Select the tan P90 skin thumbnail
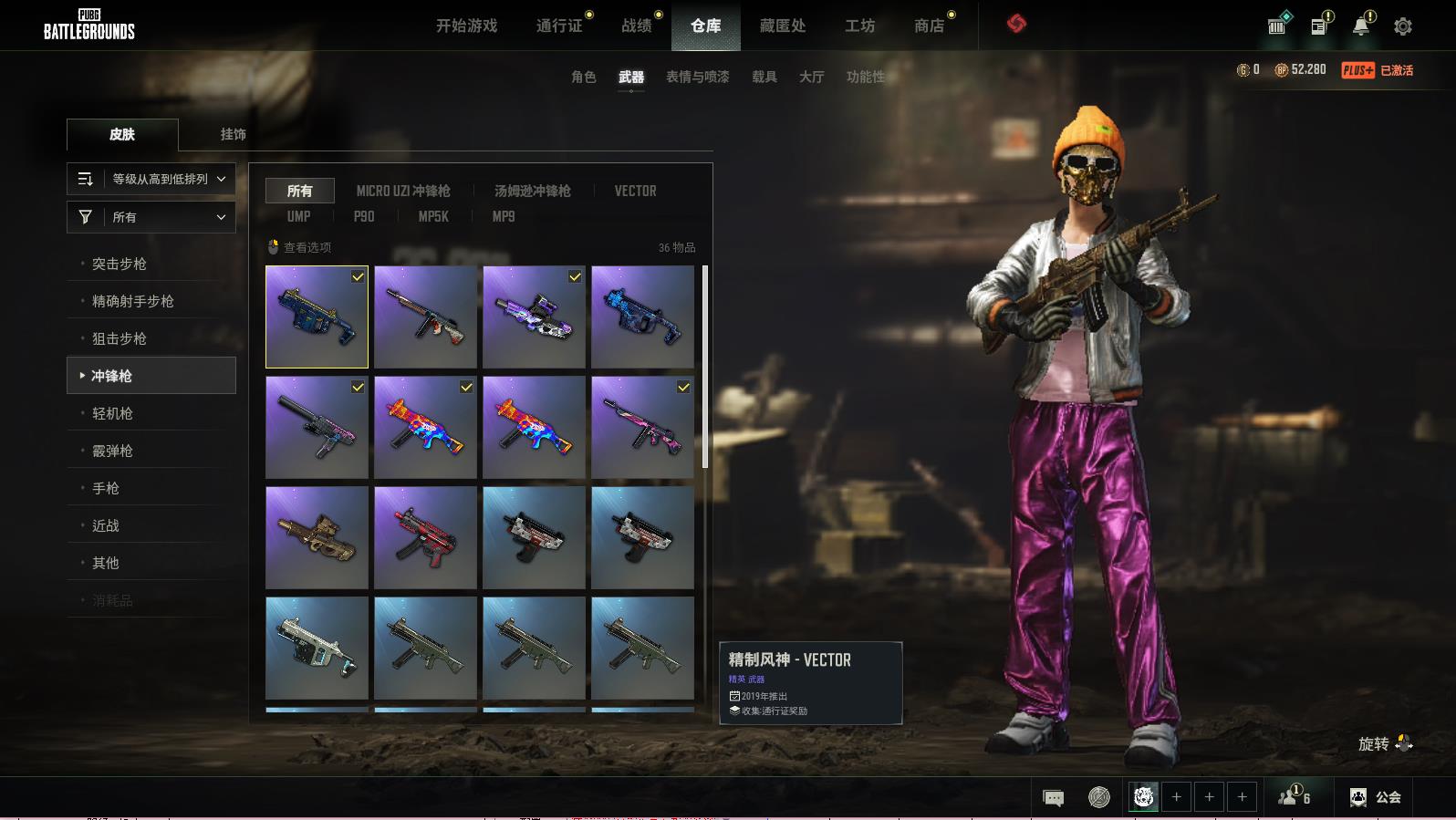 click(317, 537)
